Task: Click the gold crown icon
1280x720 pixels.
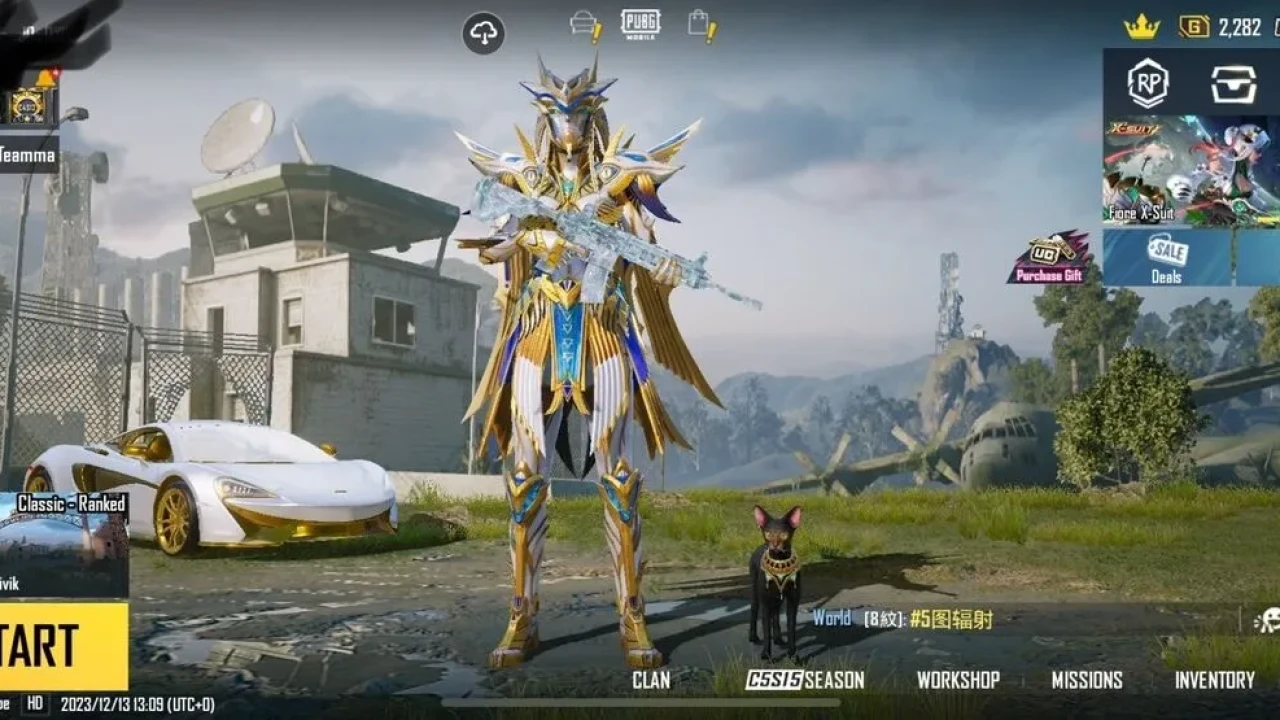Action: pyautogui.click(x=1141, y=27)
